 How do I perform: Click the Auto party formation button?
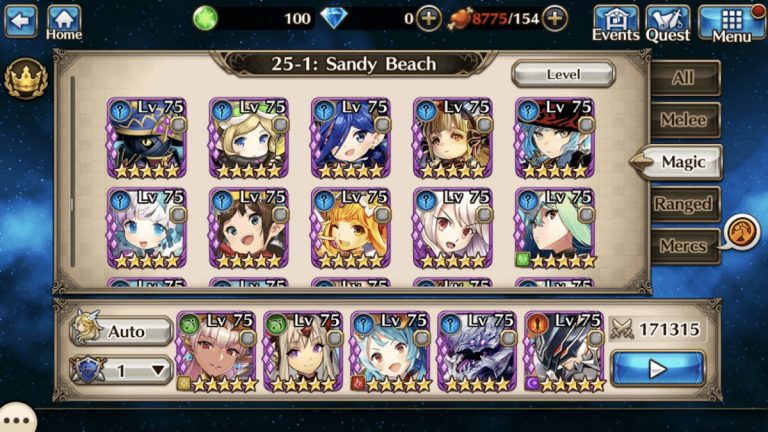[122, 331]
